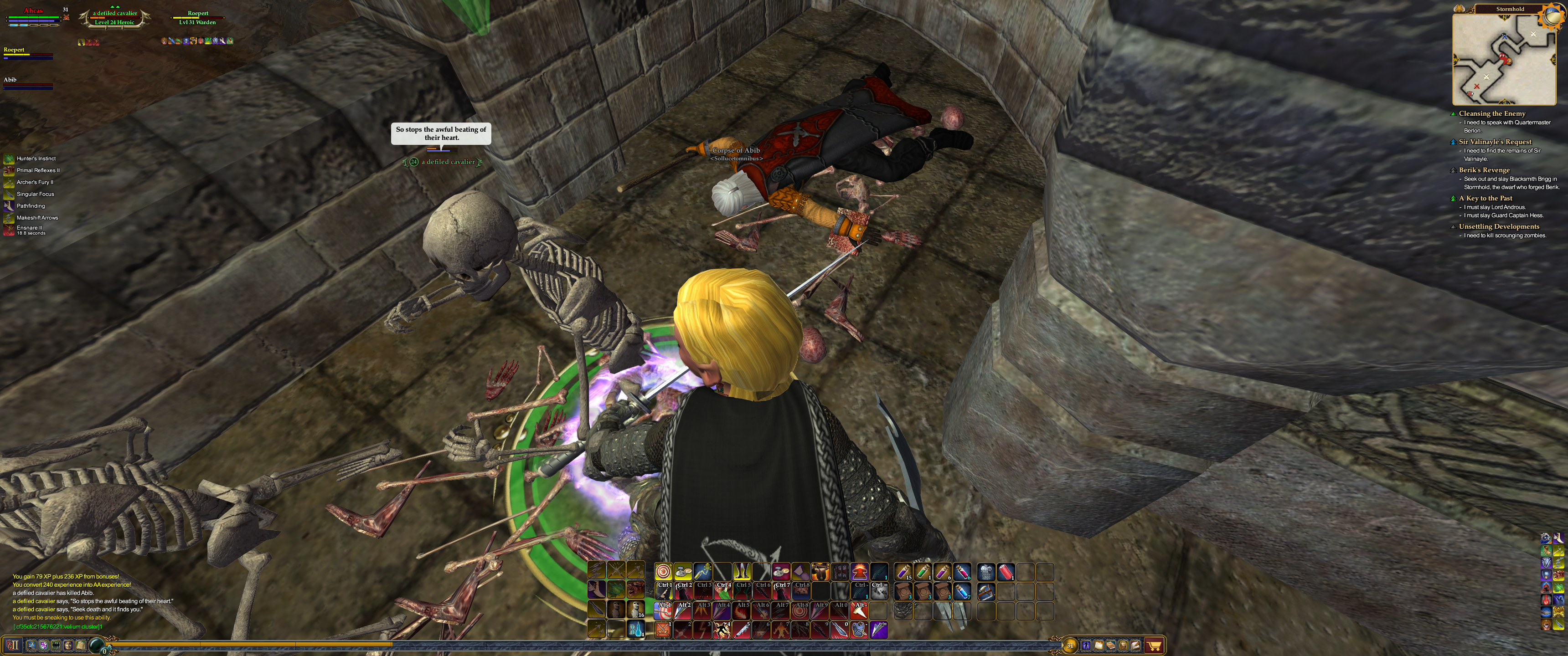This screenshot has width=1568, height=656.
Task: Click the Ensnare II effect icon
Action: [9, 230]
